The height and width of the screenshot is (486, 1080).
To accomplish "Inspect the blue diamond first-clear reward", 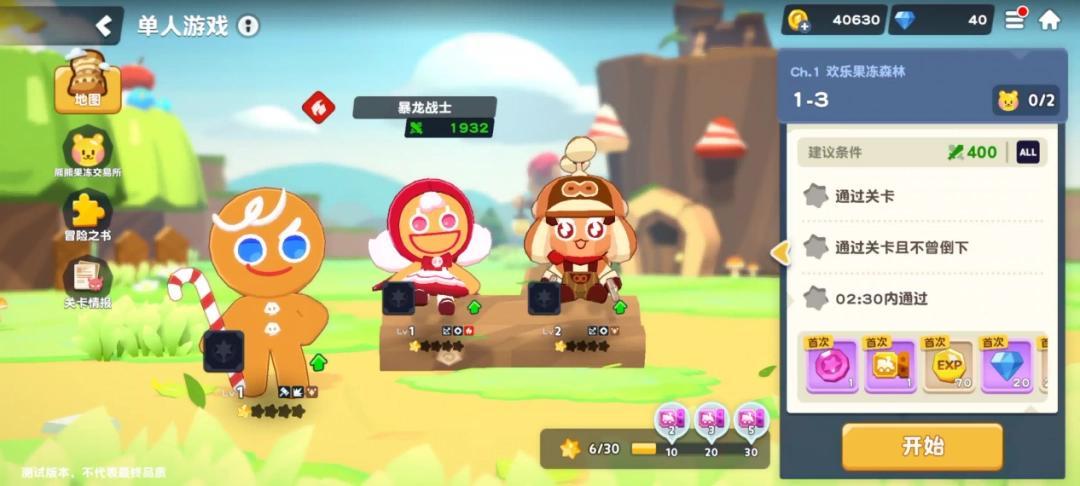I will [1005, 365].
